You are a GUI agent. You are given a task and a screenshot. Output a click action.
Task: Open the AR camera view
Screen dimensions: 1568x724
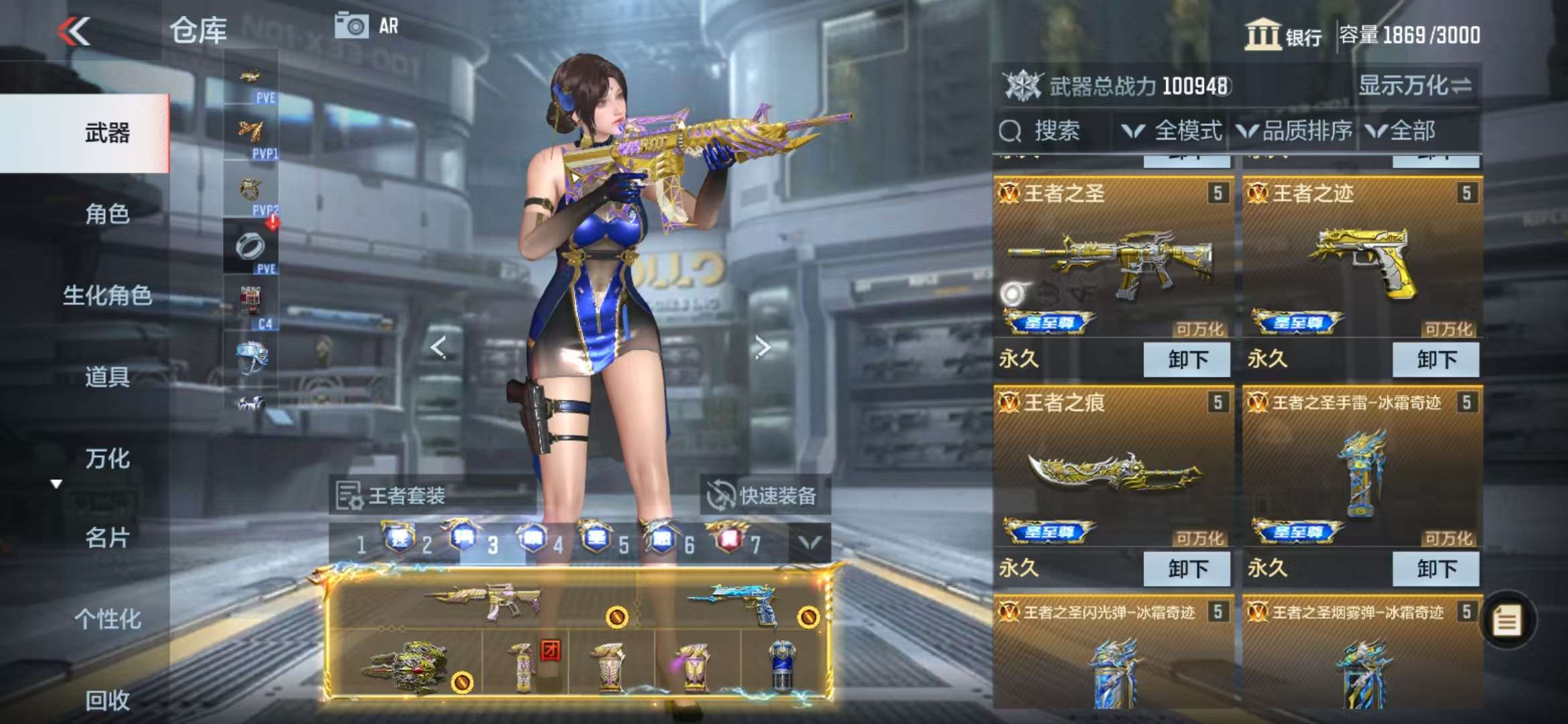click(367, 26)
